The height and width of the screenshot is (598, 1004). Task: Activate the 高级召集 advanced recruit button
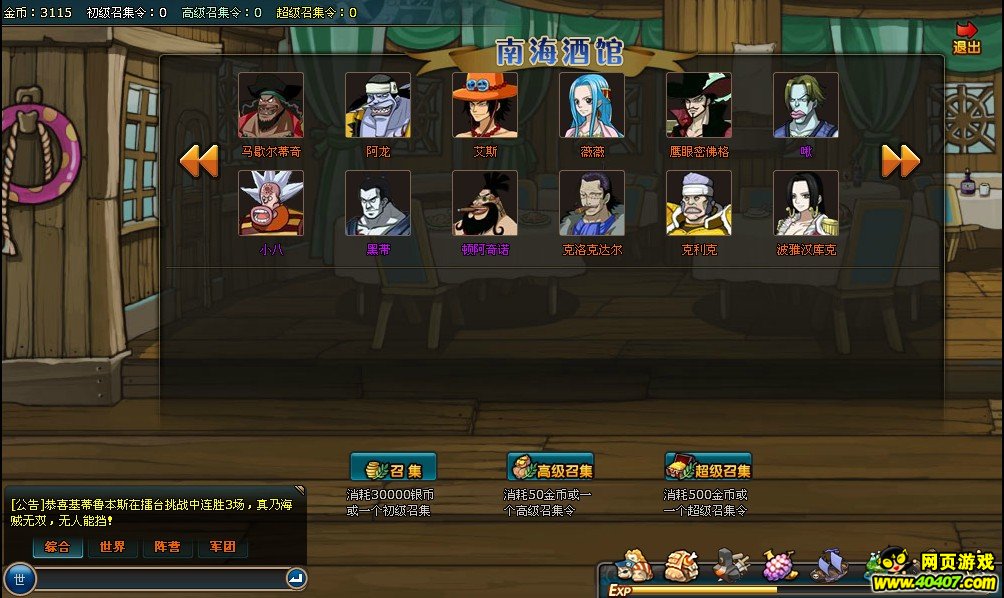point(550,468)
